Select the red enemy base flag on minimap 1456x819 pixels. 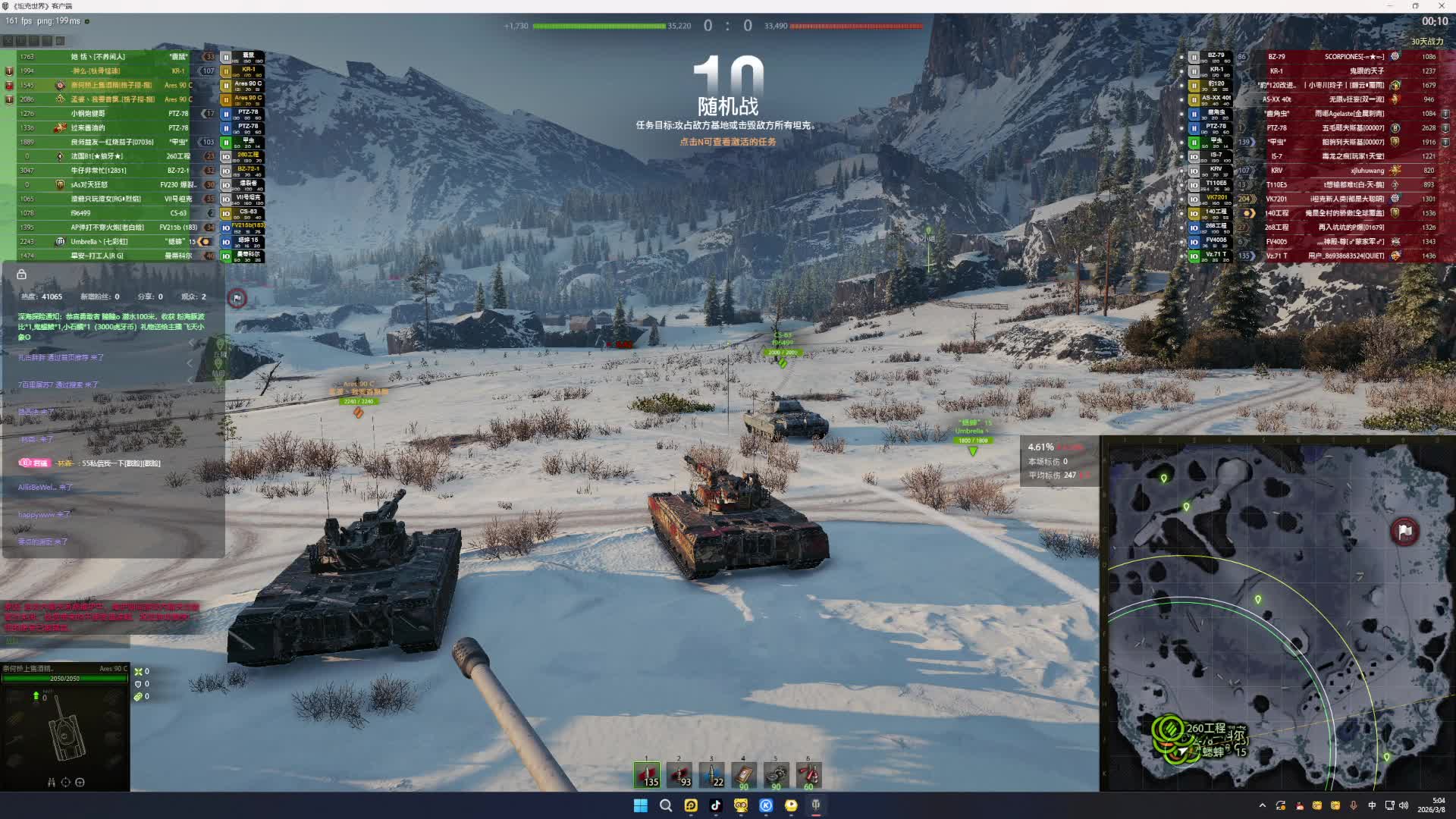click(1404, 532)
